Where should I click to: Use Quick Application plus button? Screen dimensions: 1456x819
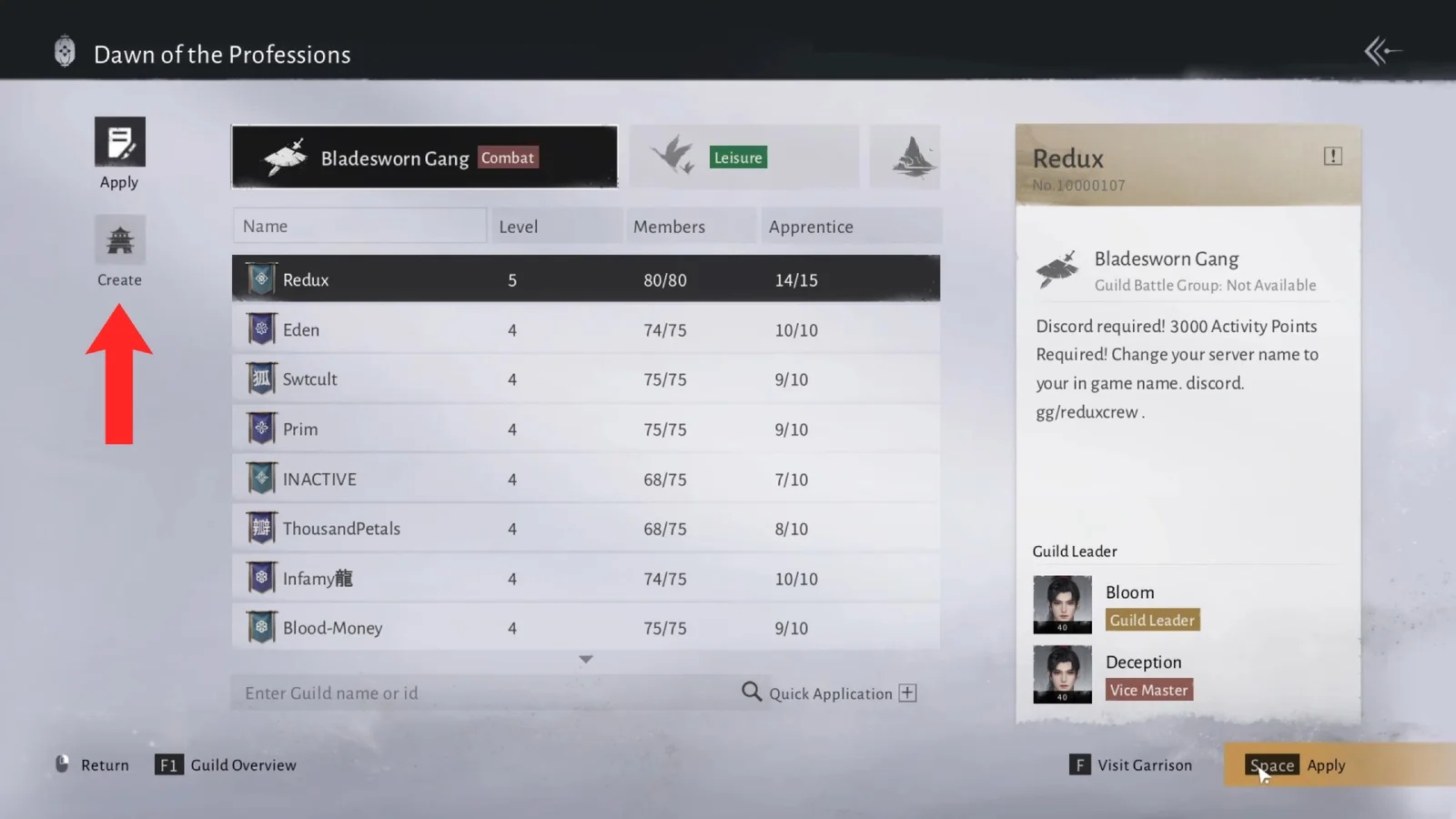tap(907, 693)
